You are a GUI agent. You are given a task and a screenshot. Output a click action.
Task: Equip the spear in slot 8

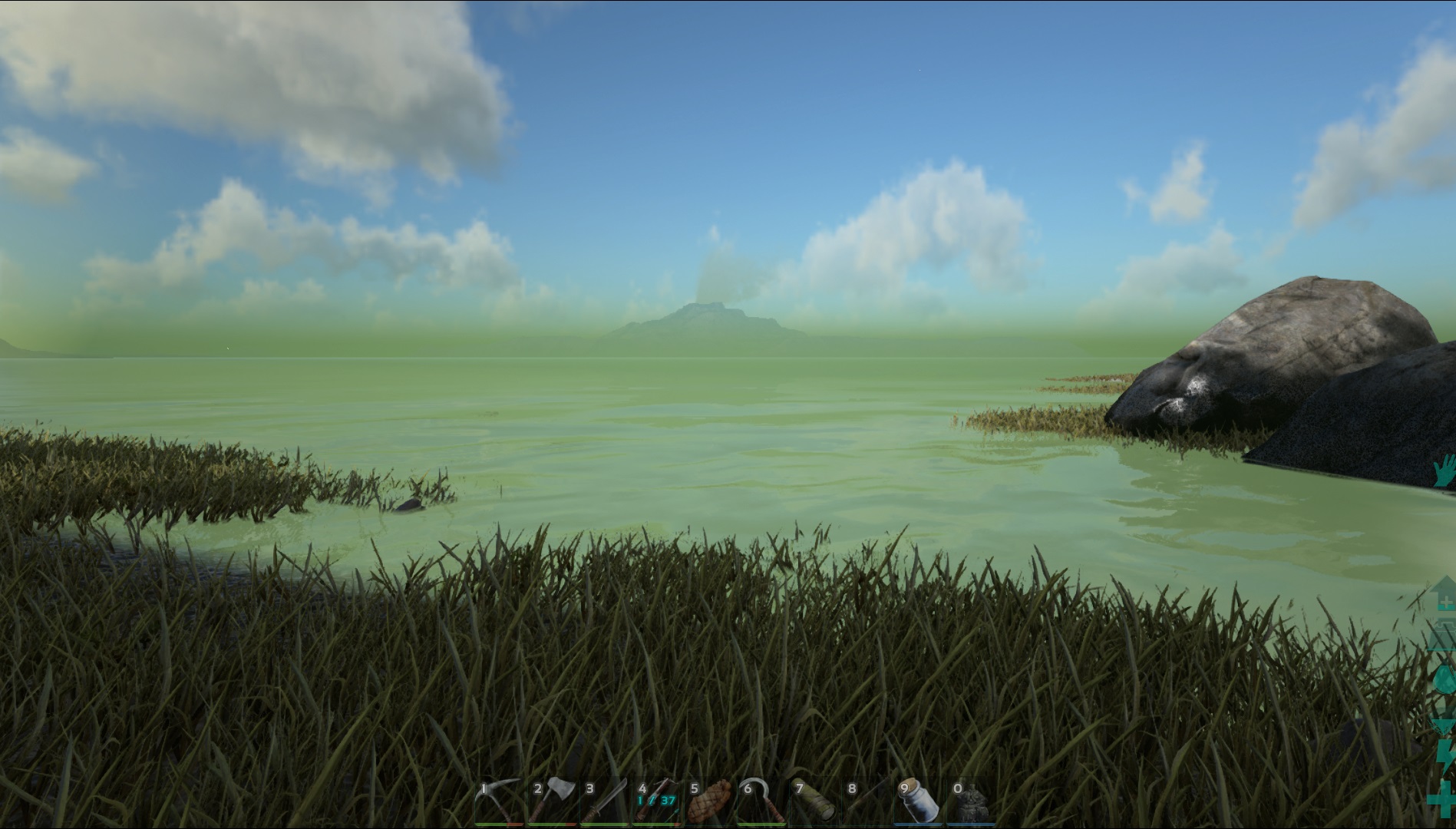867,801
